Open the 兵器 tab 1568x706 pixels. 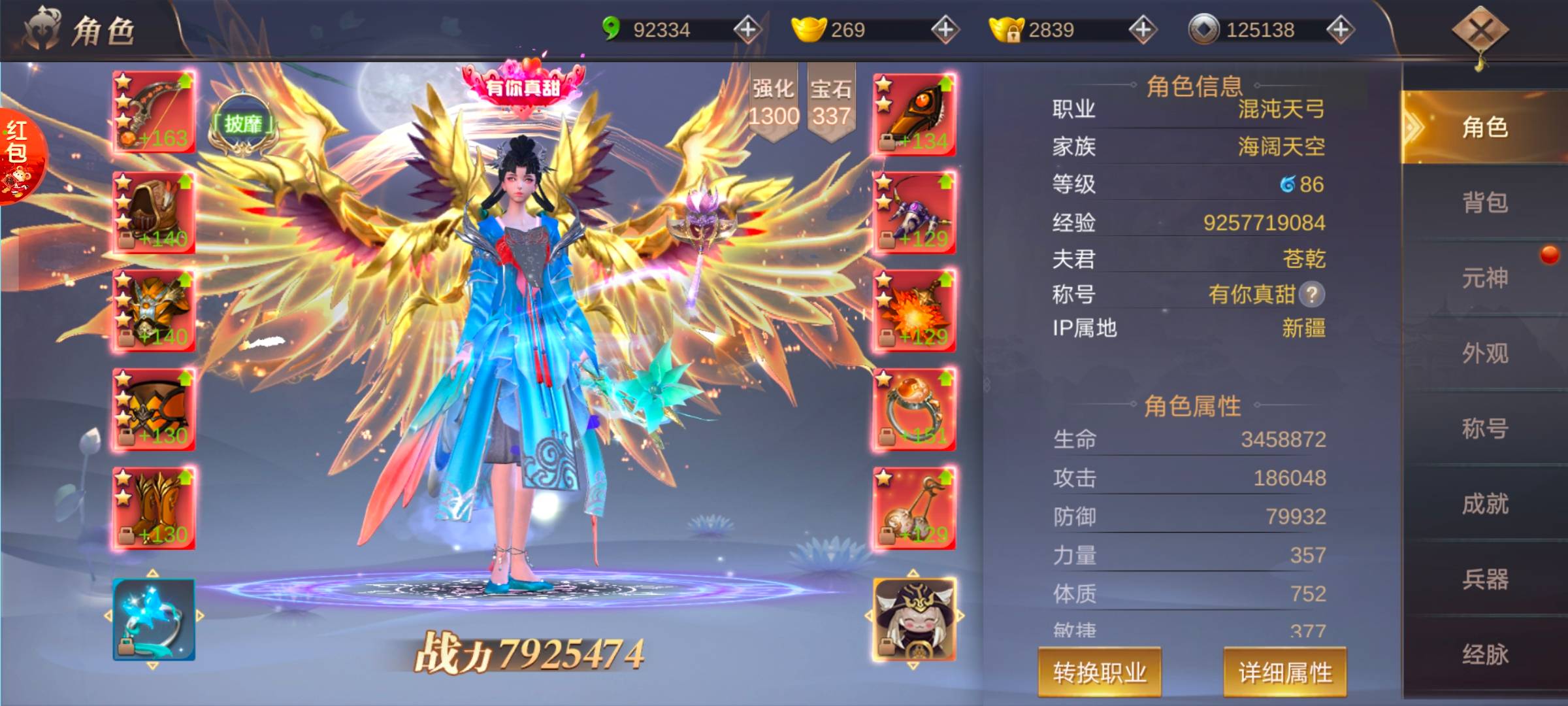click(x=1484, y=579)
